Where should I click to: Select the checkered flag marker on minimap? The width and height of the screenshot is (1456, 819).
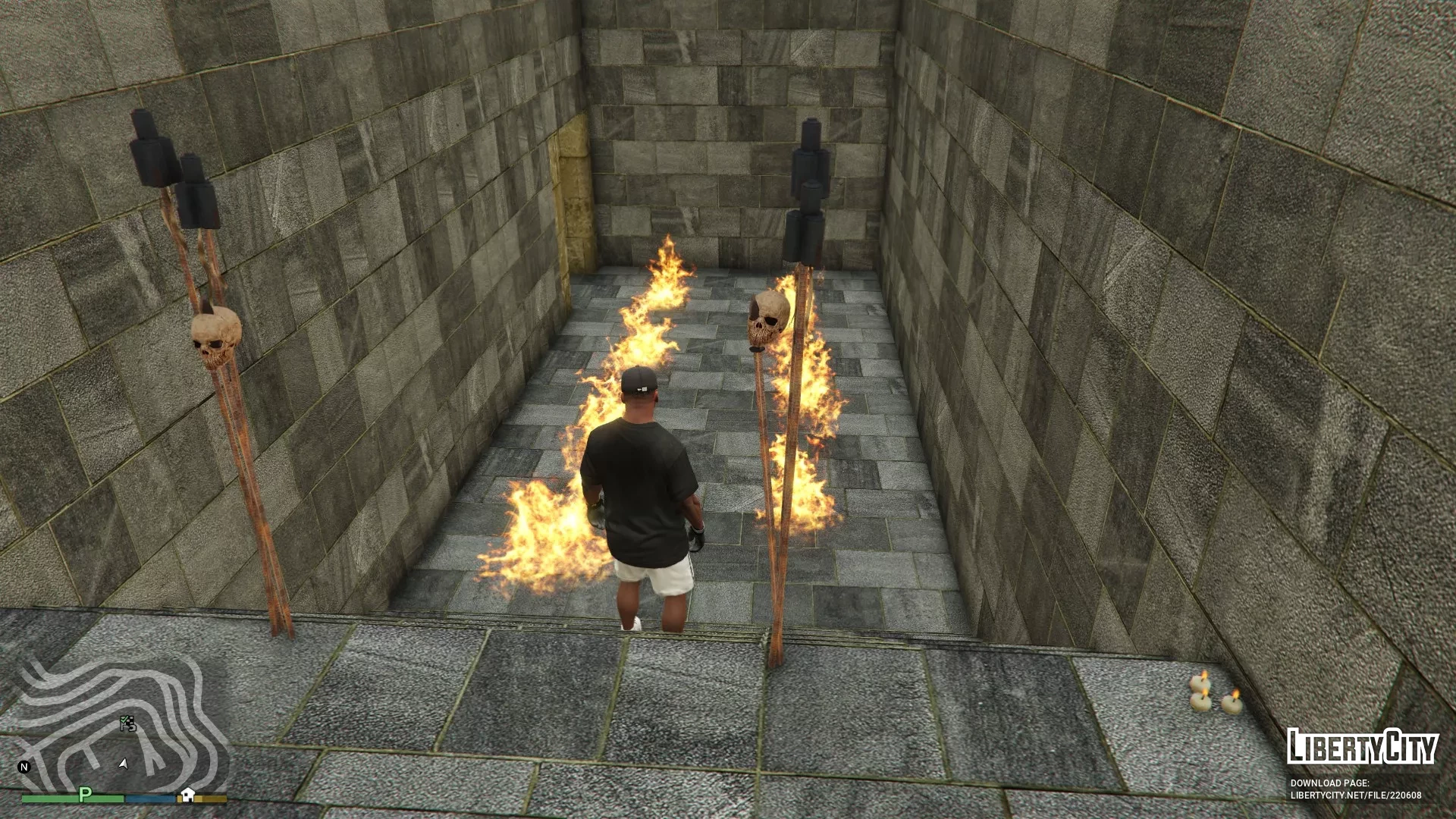click(x=128, y=724)
